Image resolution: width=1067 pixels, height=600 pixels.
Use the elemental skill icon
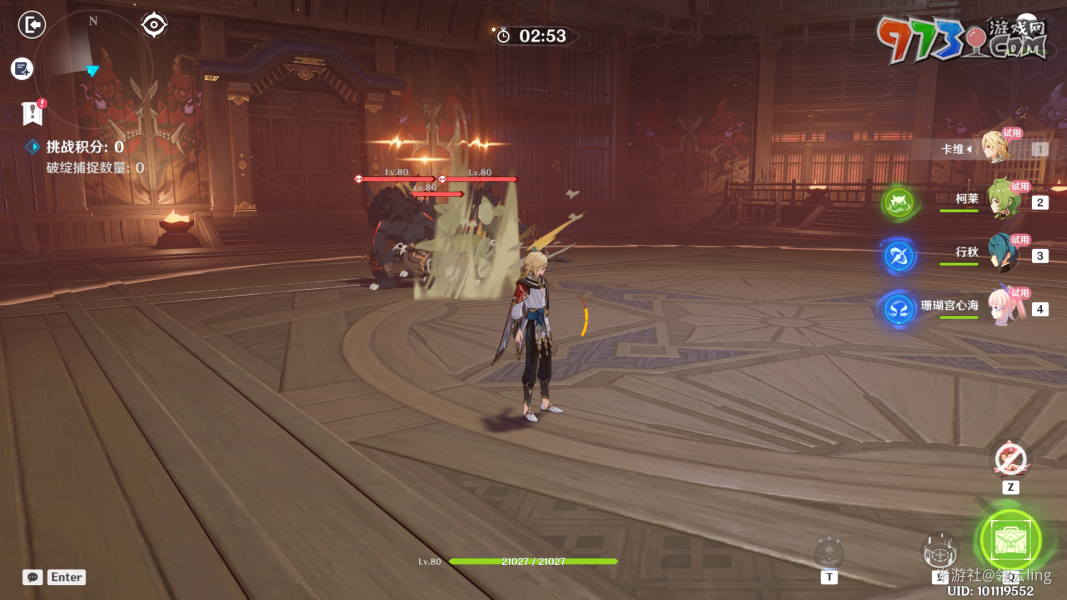click(x=939, y=551)
